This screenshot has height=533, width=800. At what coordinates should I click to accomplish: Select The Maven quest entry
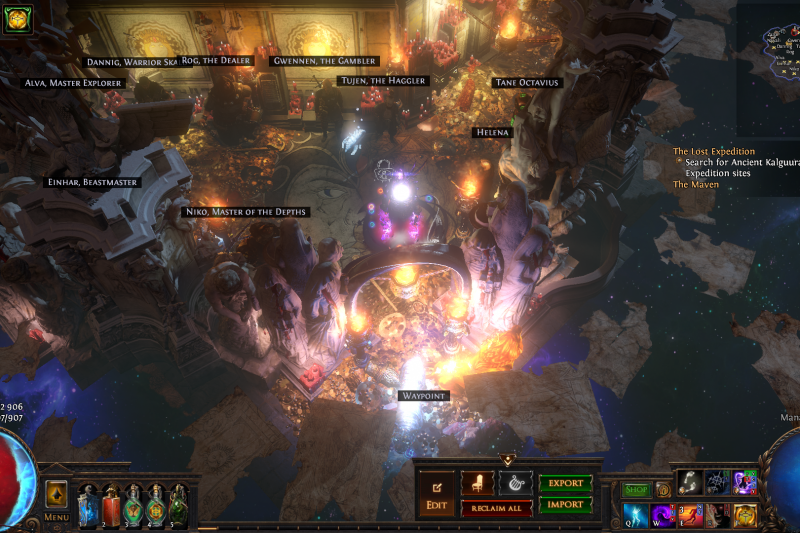(695, 185)
